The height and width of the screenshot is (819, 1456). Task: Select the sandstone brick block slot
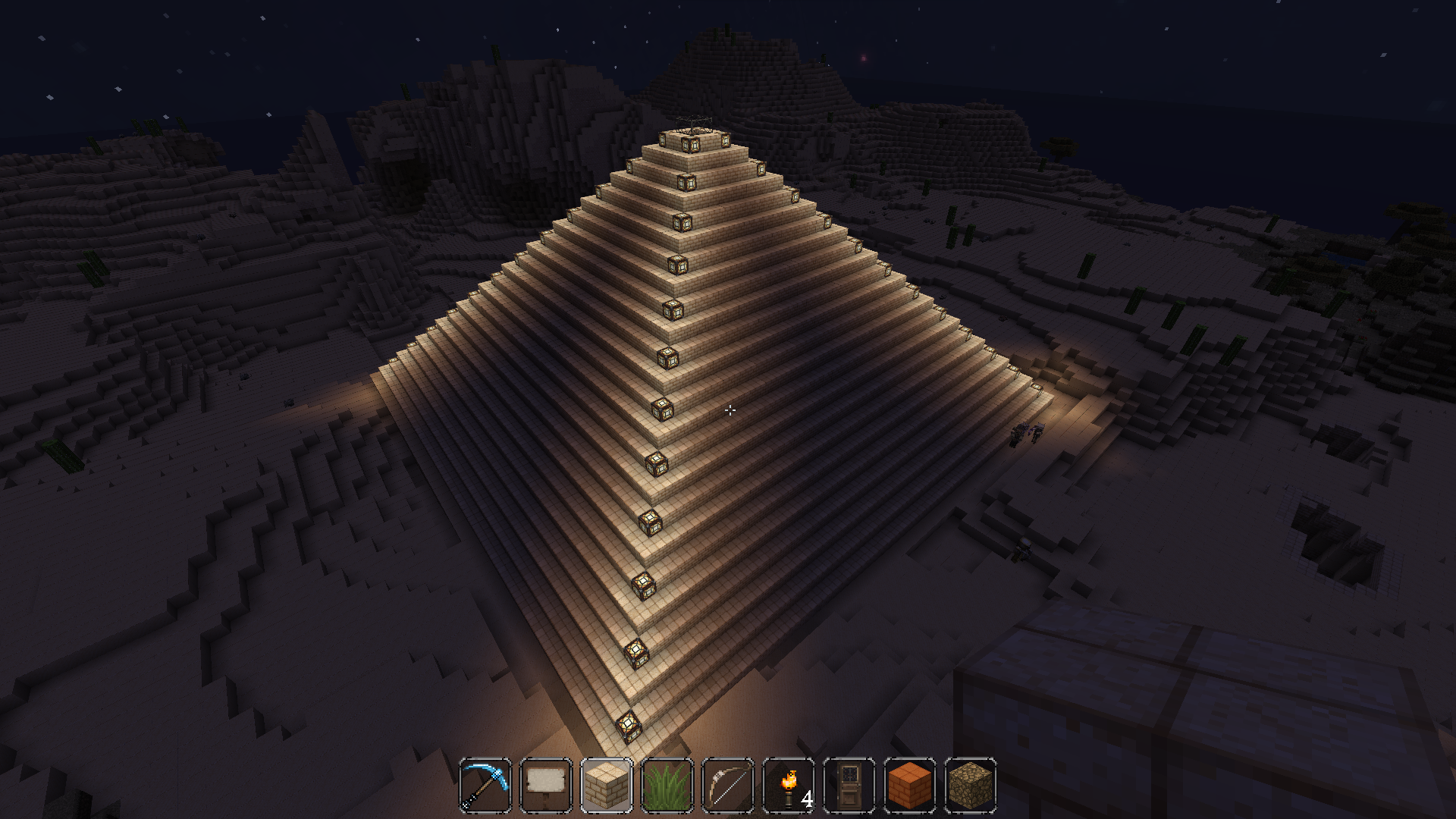[x=607, y=786]
